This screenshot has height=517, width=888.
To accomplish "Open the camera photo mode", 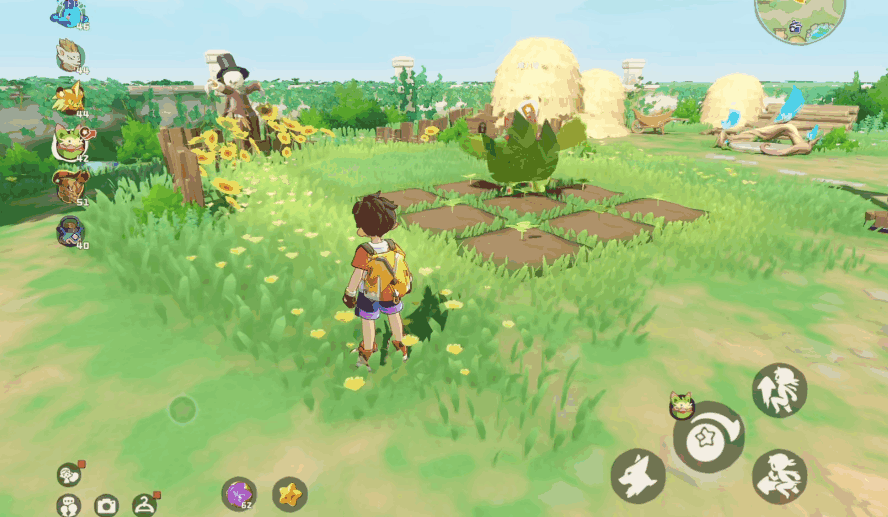I will [106, 505].
